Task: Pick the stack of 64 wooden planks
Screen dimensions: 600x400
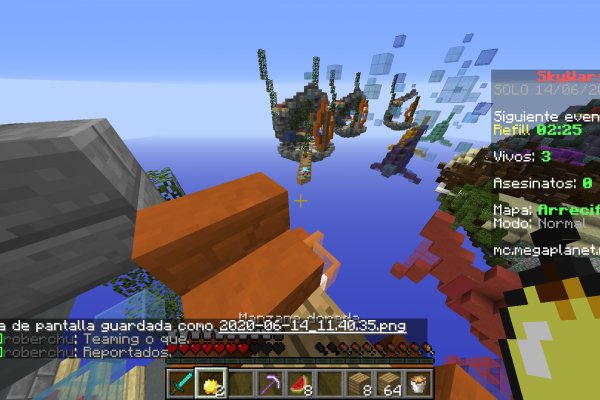Action: click(x=388, y=381)
